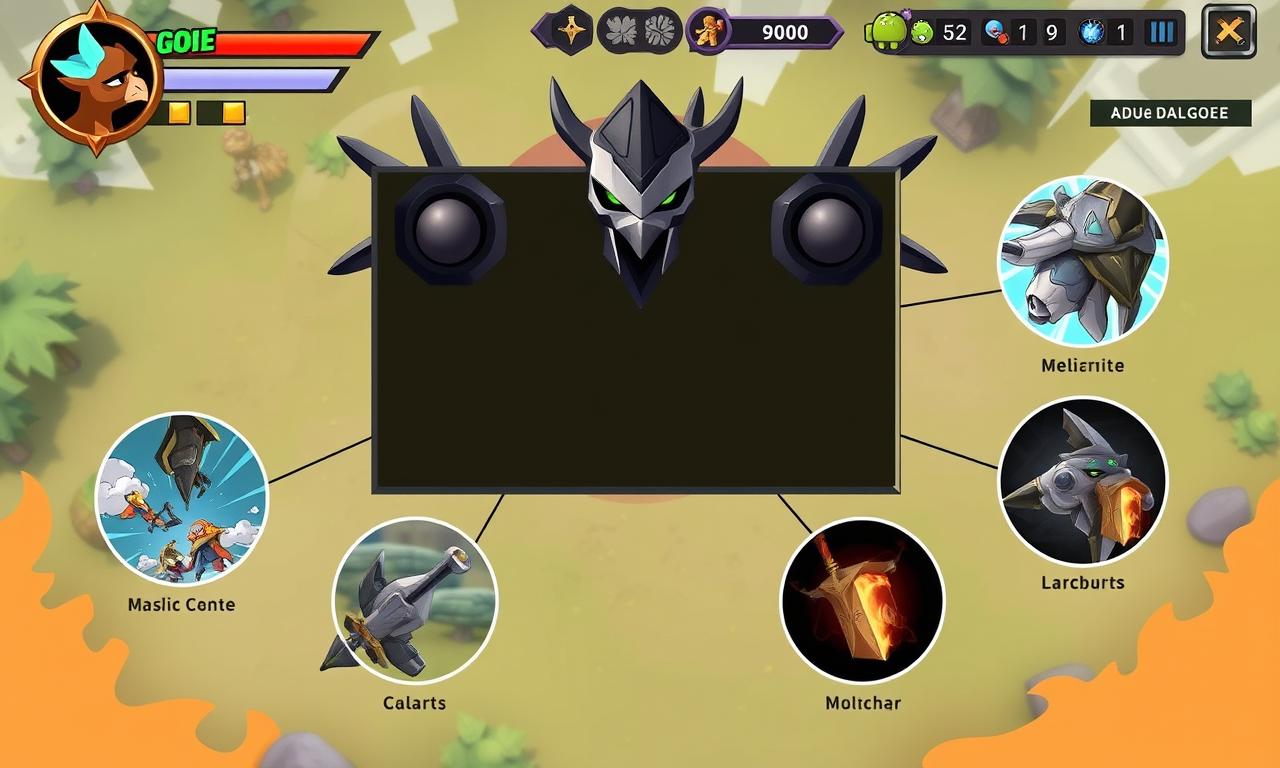Click the orange four-point star icon

tap(571, 30)
